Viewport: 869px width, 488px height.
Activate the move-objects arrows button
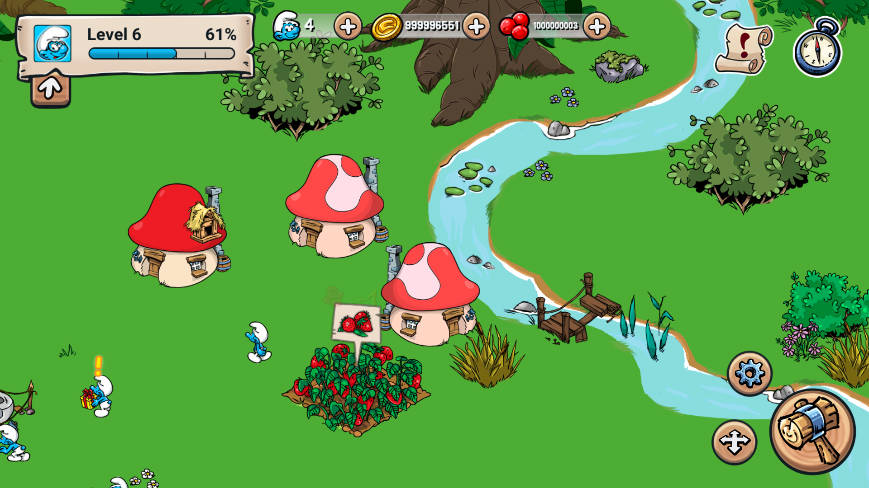click(734, 442)
